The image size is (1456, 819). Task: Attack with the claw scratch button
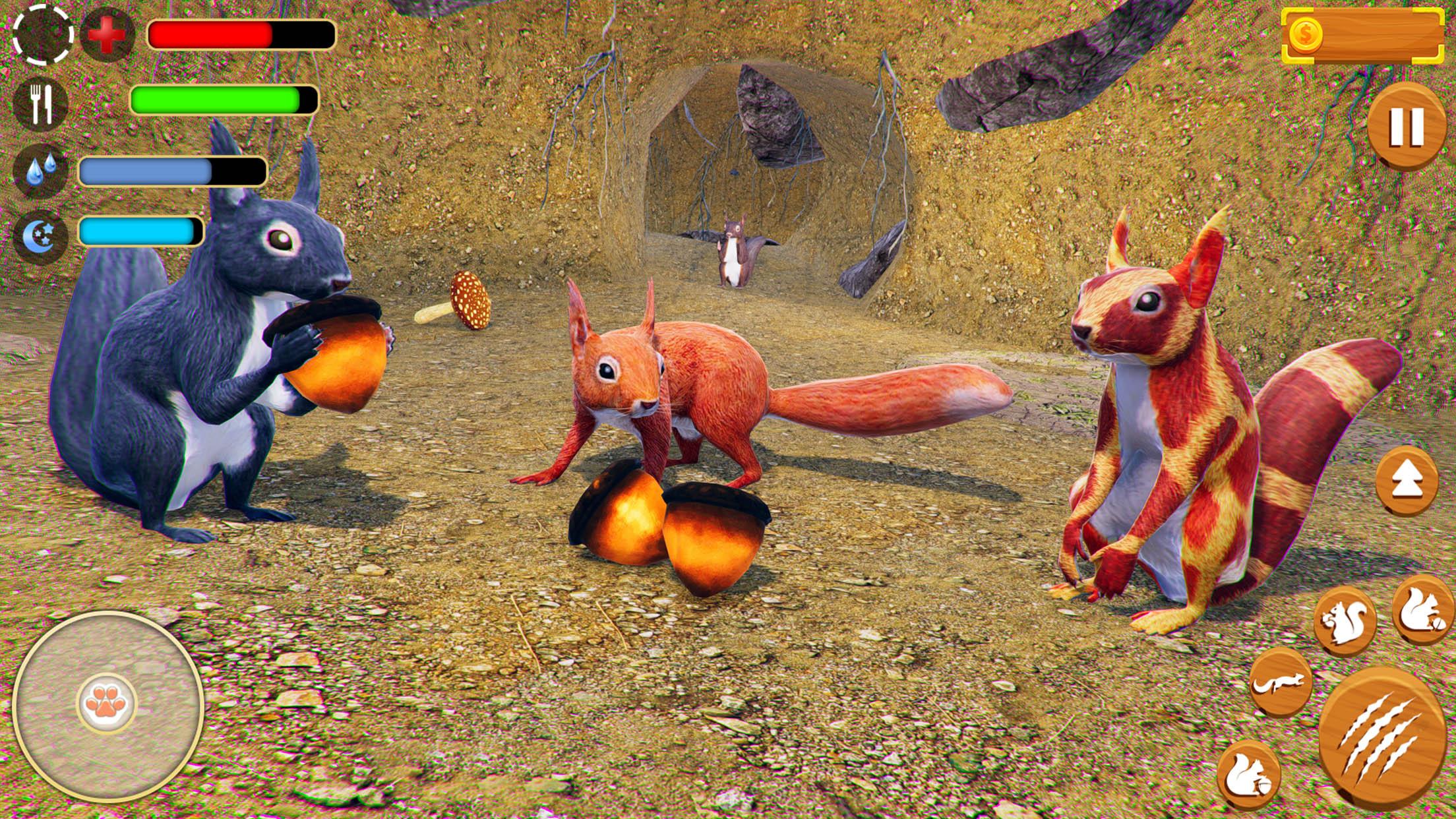click(1380, 737)
